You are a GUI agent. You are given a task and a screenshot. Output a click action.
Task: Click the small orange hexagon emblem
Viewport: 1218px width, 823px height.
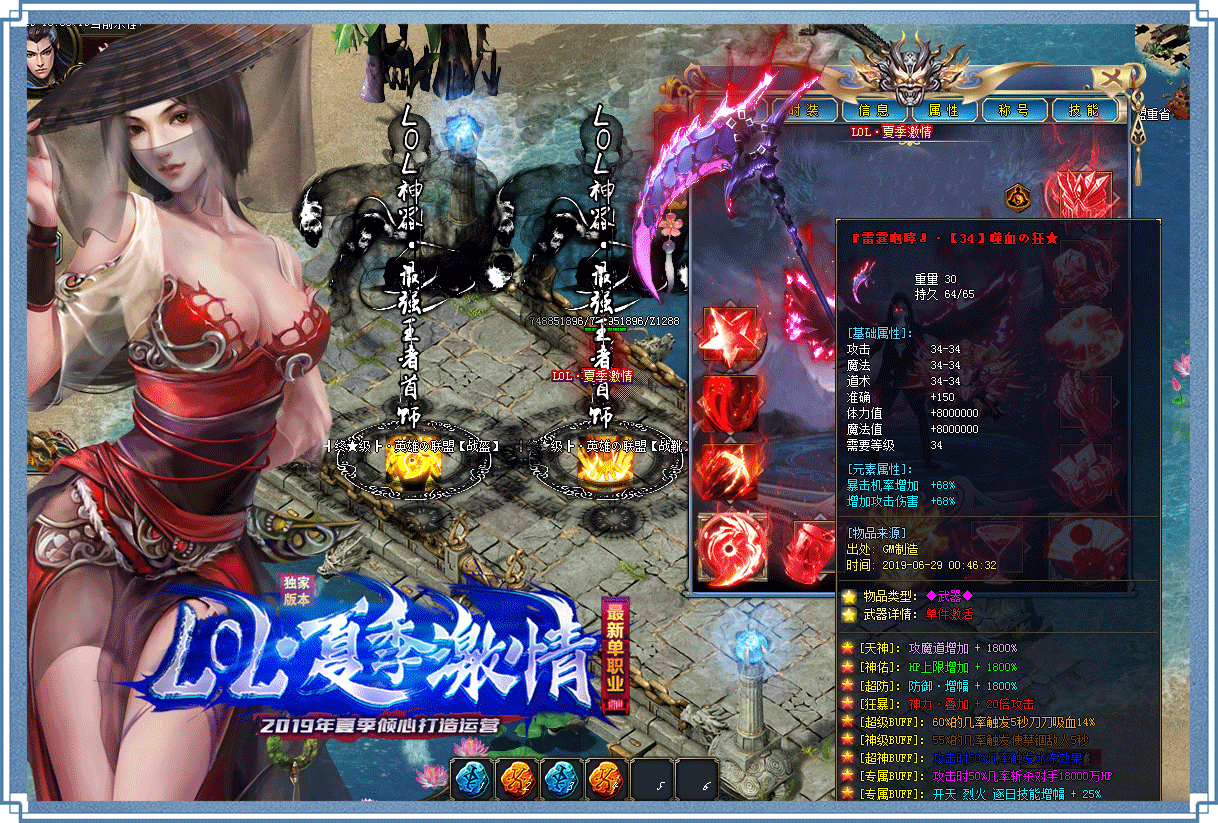[1016, 195]
